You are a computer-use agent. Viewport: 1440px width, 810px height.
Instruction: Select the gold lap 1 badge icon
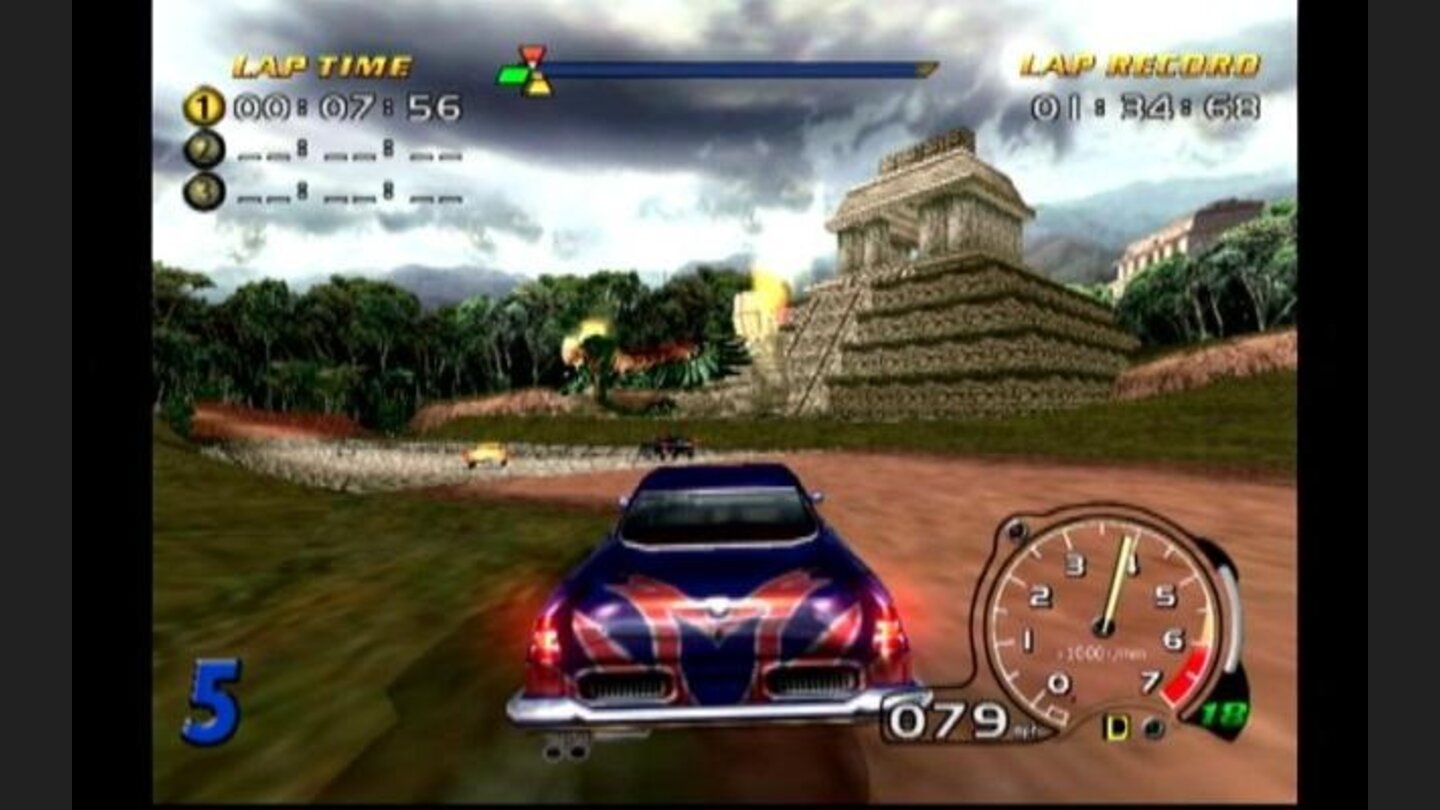click(205, 107)
